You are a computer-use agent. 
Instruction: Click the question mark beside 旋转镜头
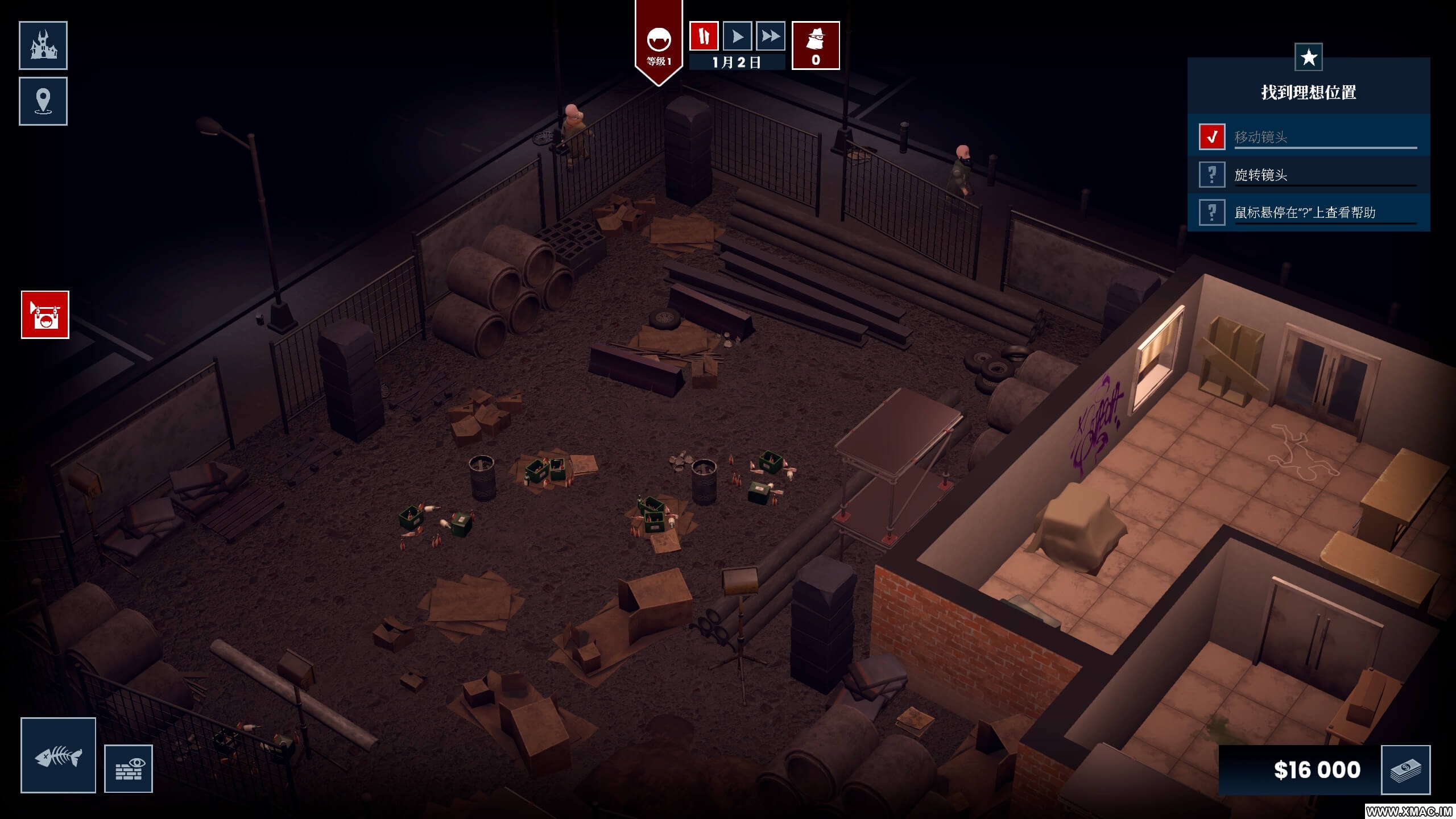[x=1212, y=175]
